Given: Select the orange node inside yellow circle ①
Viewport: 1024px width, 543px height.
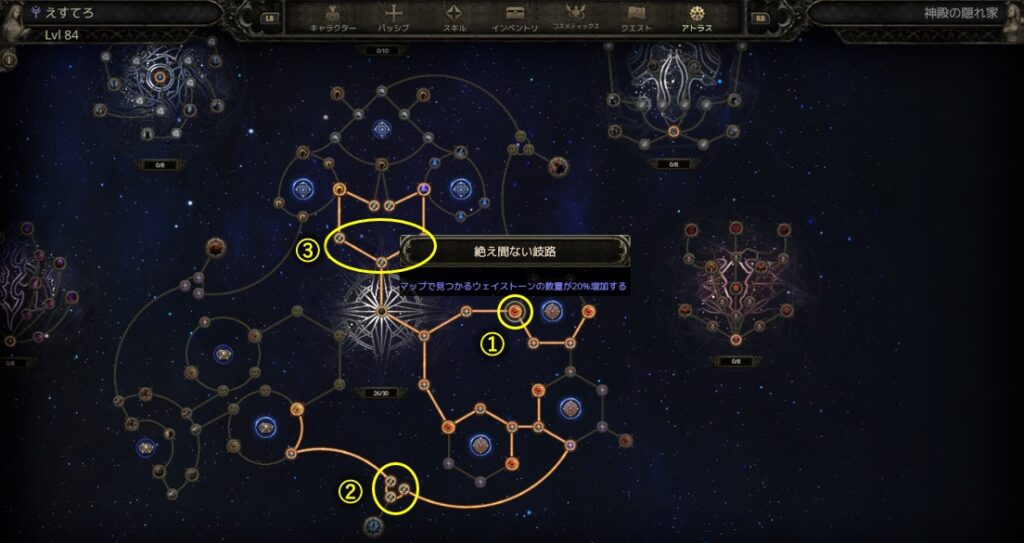Looking at the screenshot, I should click(x=515, y=313).
